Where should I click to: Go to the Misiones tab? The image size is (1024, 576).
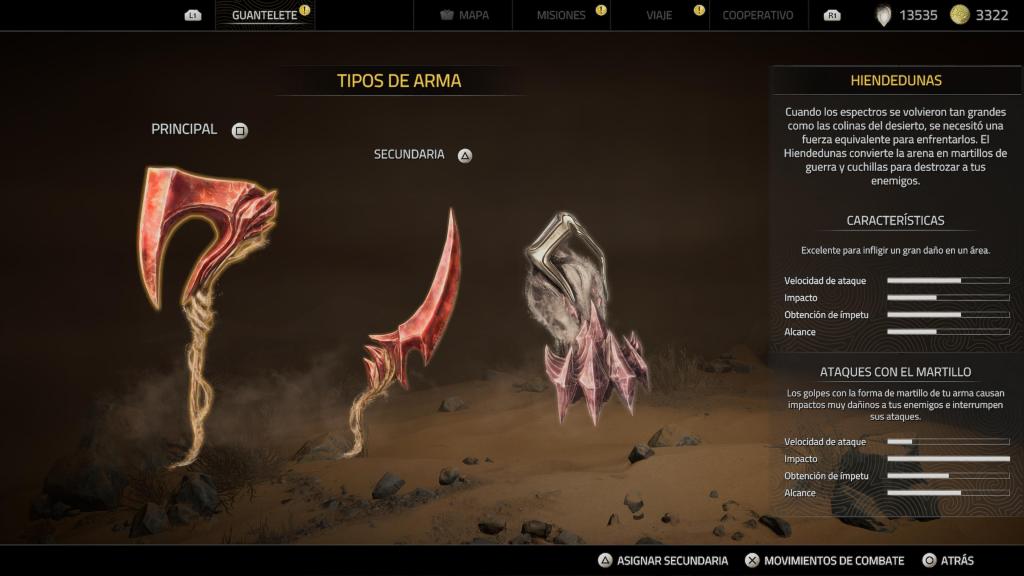click(x=561, y=16)
